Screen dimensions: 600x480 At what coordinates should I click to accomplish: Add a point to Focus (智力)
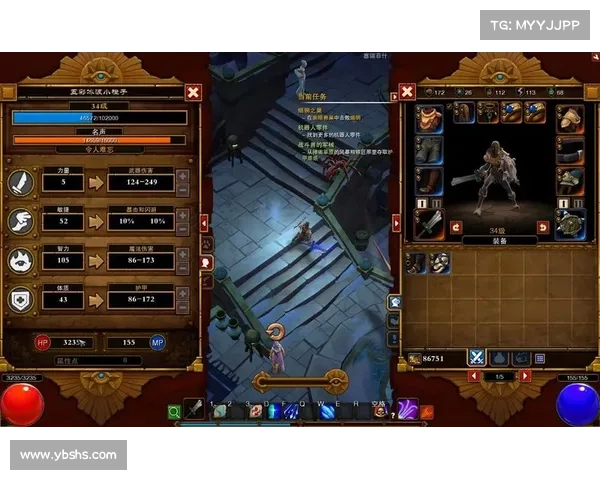[183, 254]
